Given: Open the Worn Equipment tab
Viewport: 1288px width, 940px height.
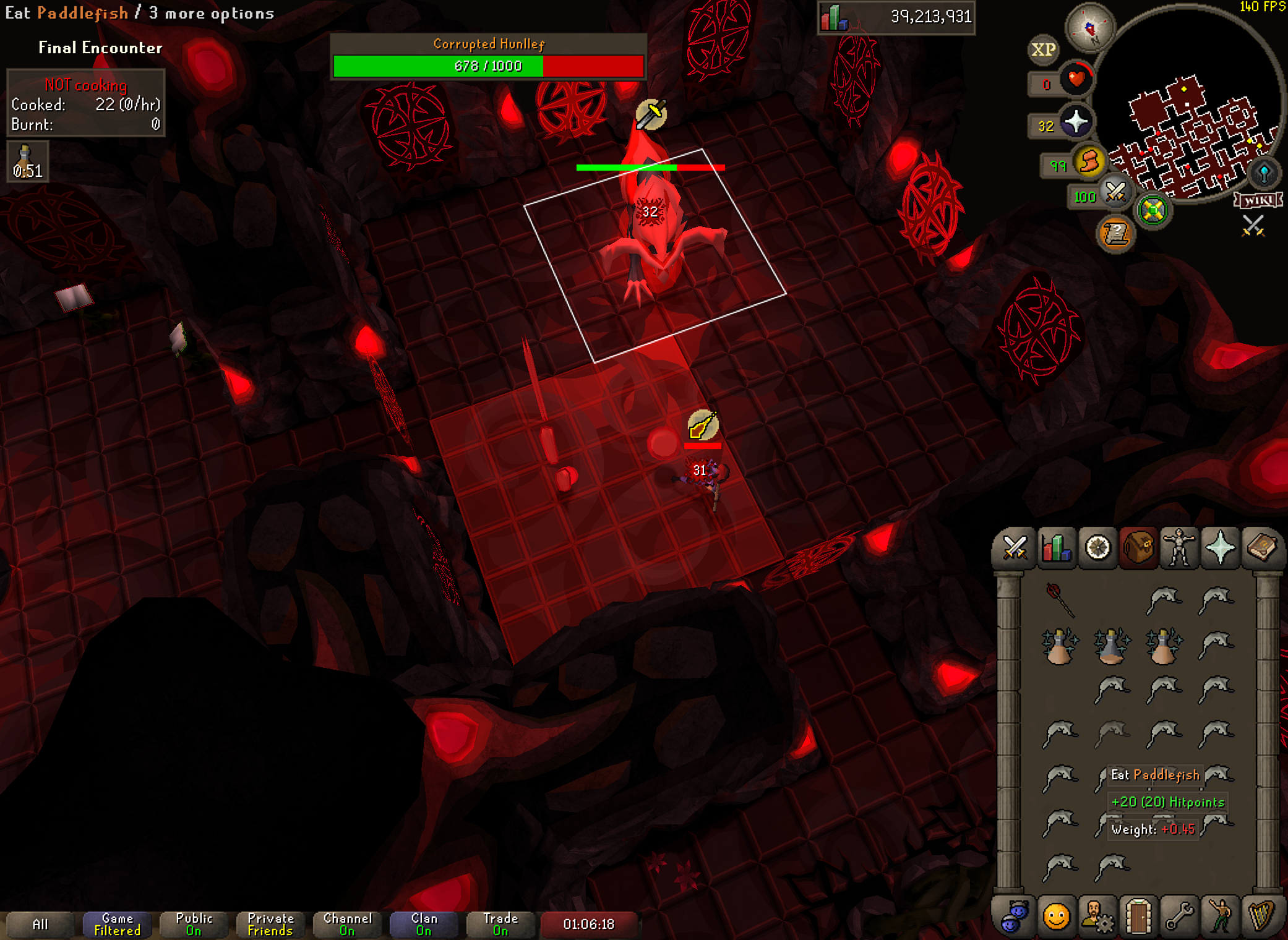Looking at the screenshot, I should coord(1179,548).
